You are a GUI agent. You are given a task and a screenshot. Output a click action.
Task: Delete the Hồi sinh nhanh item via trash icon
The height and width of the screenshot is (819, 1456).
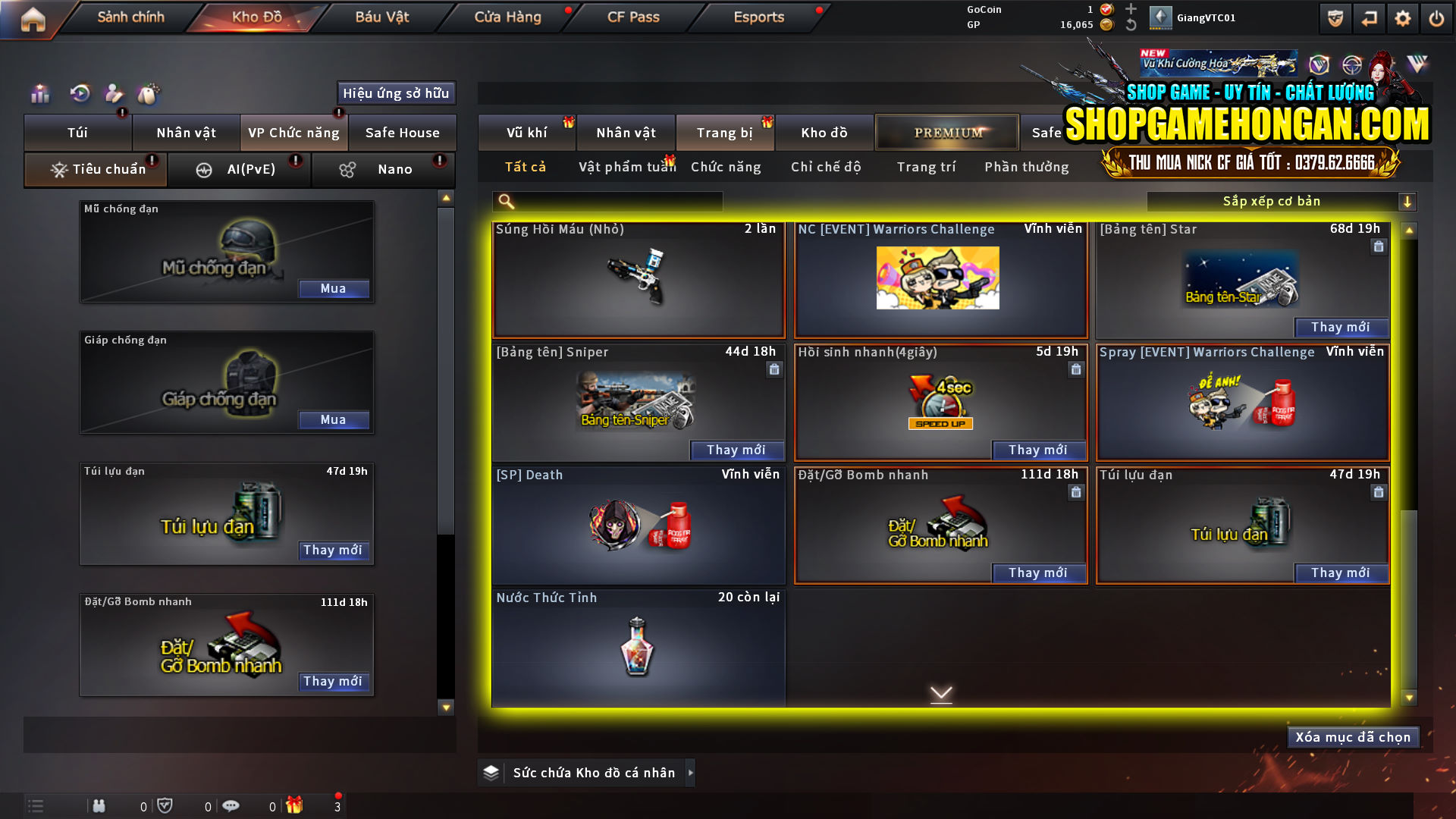(1076, 369)
